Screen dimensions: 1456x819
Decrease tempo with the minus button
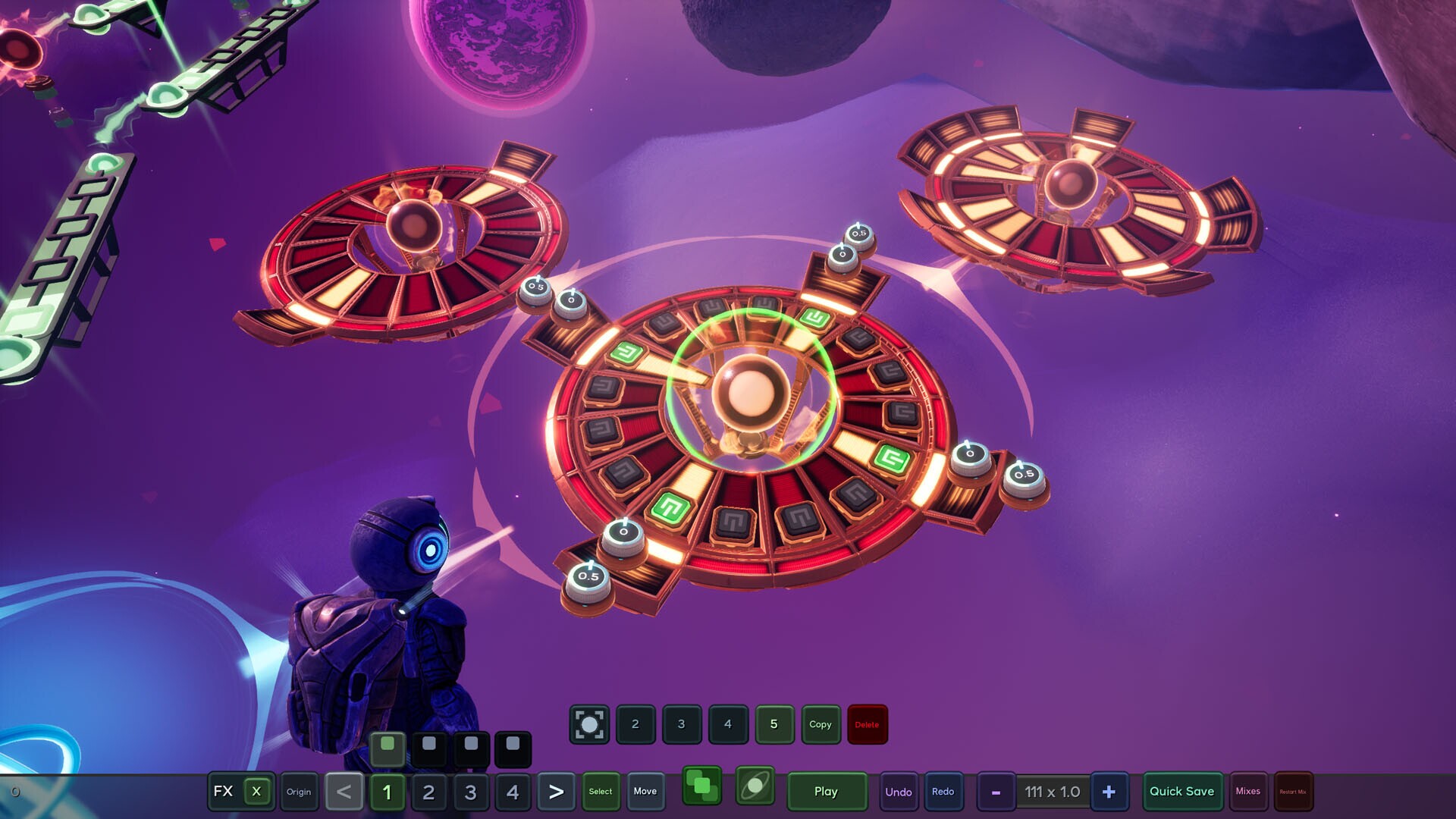click(x=996, y=792)
